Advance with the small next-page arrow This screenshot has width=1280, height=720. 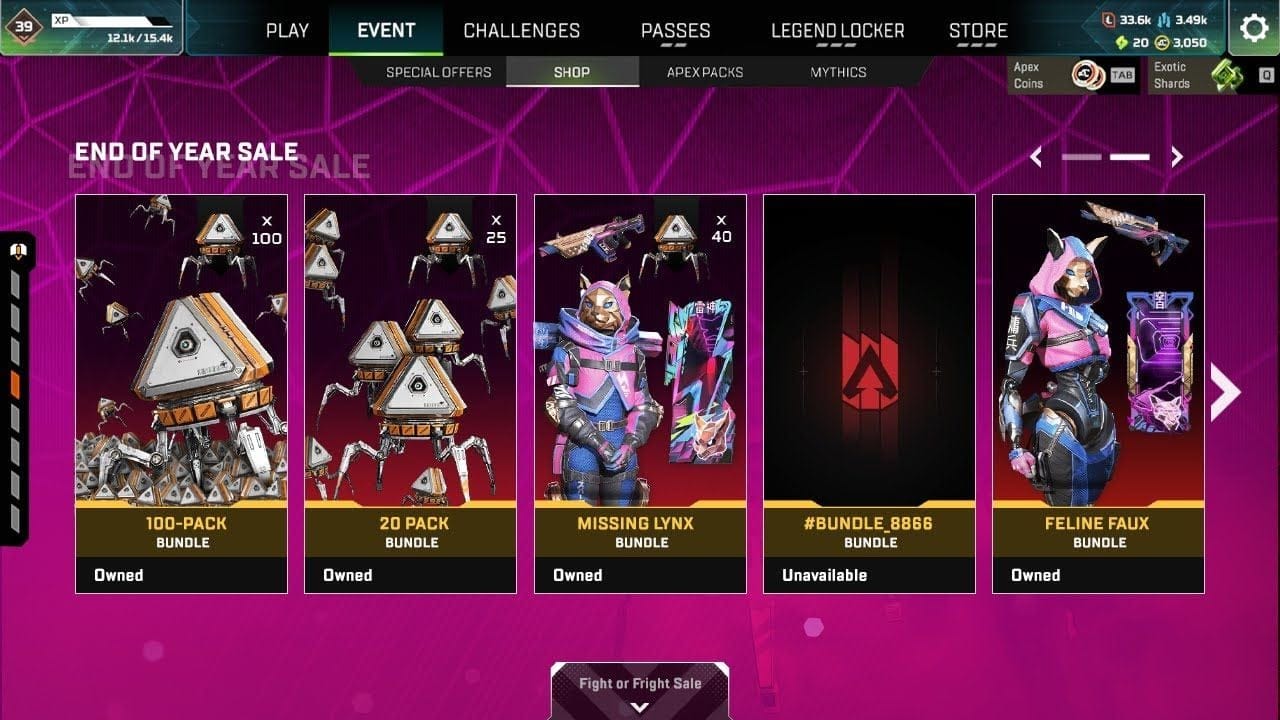click(x=1177, y=157)
